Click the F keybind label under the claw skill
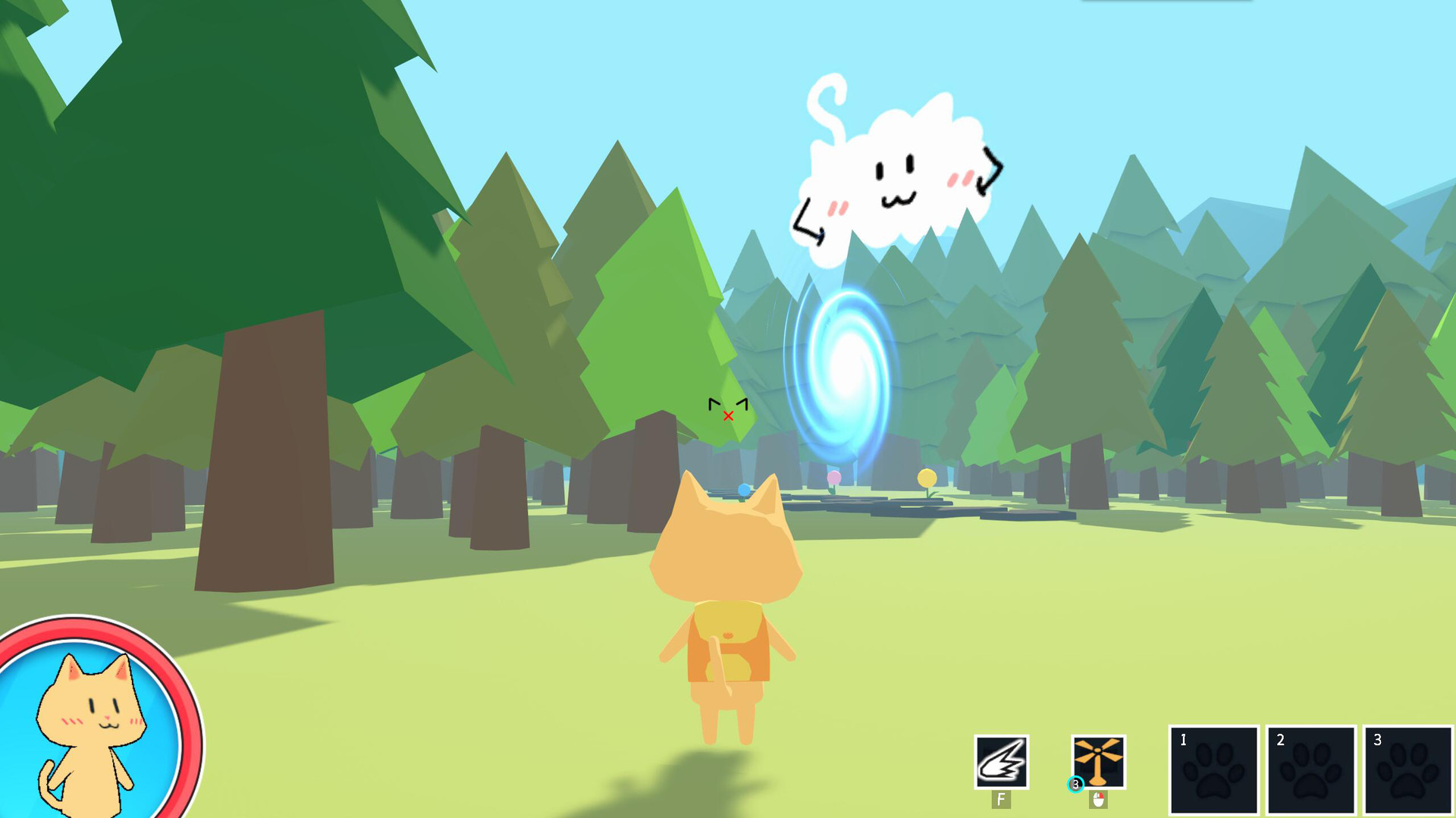The image size is (1456, 818). pos(1001,798)
